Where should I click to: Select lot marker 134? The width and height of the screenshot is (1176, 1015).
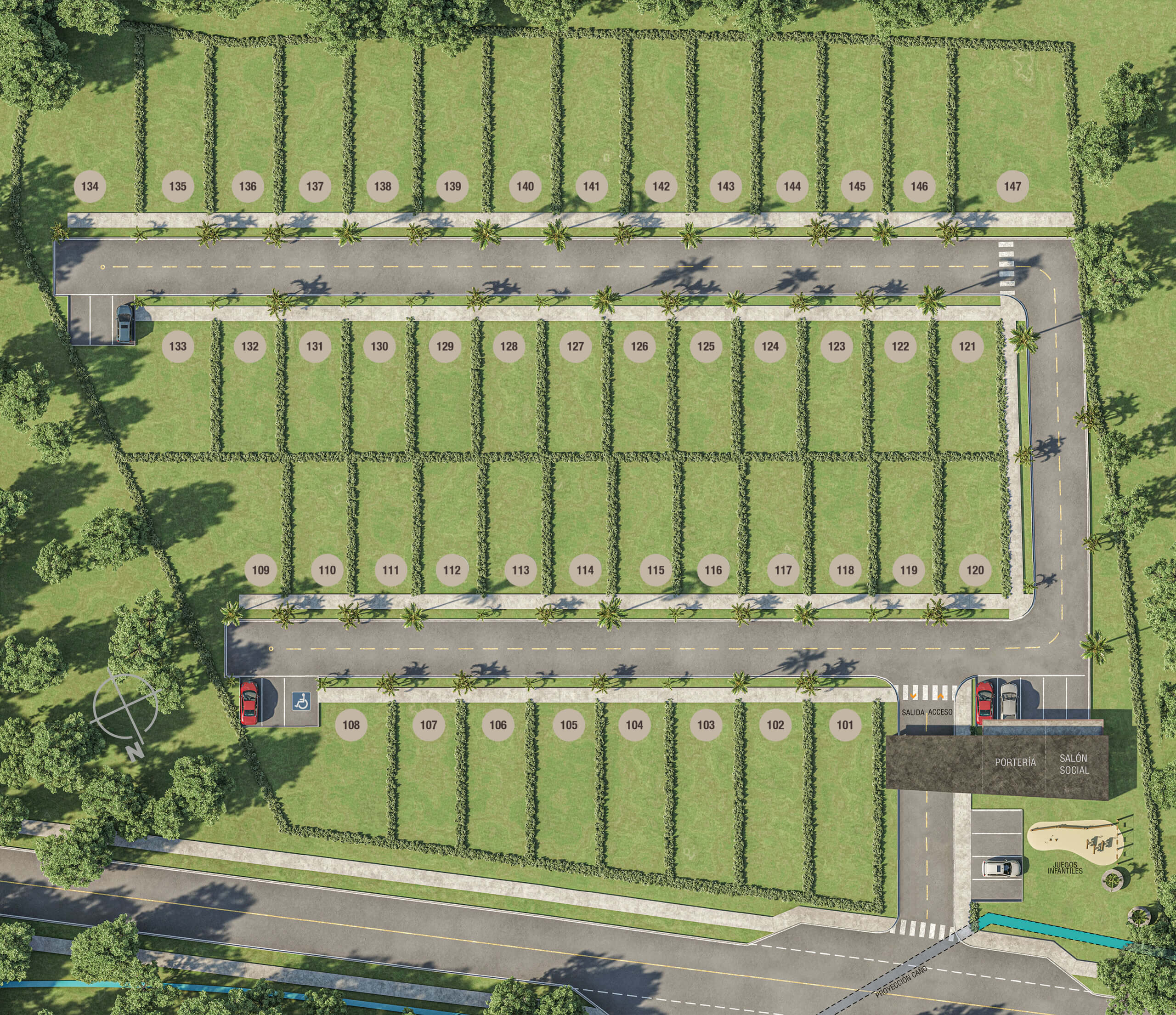coord(90,186)
